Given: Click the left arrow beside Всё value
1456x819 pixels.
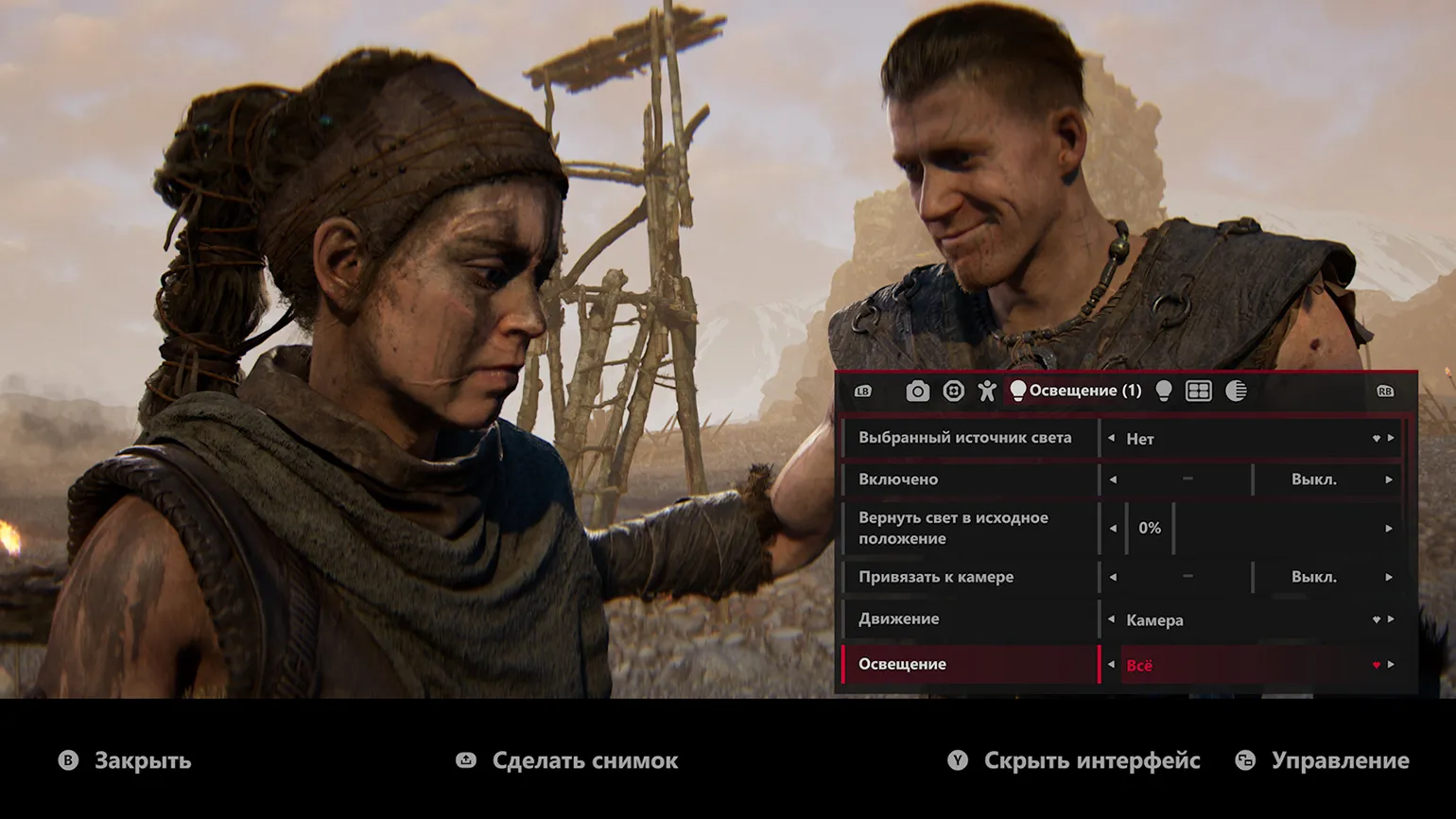Looking at the screenshot, I should coord(1112,665).
